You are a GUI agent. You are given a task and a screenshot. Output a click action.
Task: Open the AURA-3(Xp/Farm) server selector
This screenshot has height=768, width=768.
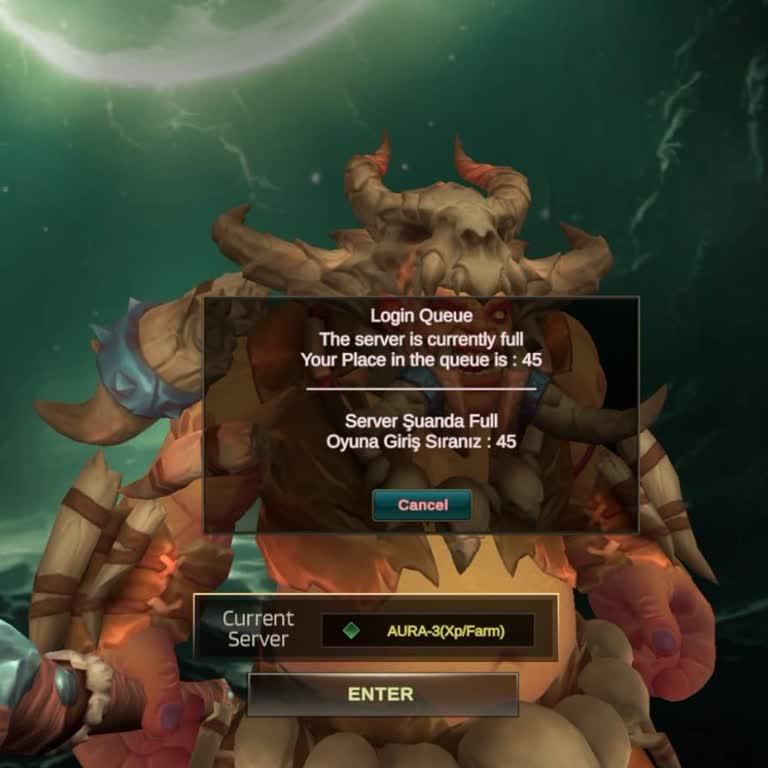pyautogui.click(x=428, y=631)
